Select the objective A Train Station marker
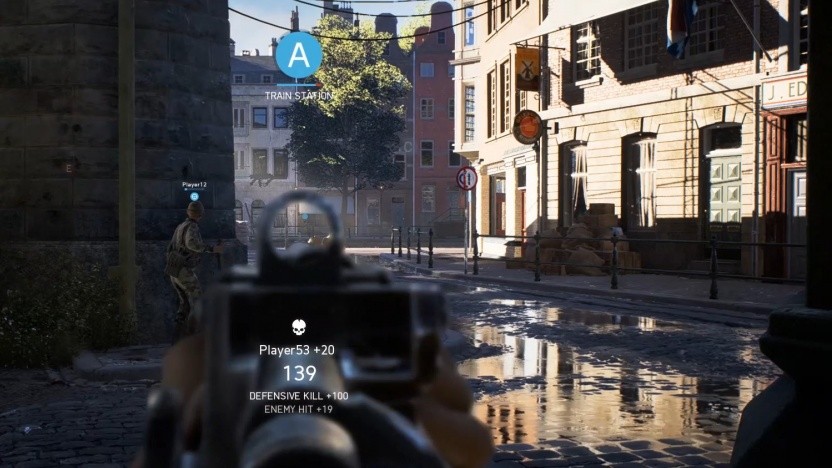Image resolution: width=832 pixels, height=468 pixels. point(298,56)
